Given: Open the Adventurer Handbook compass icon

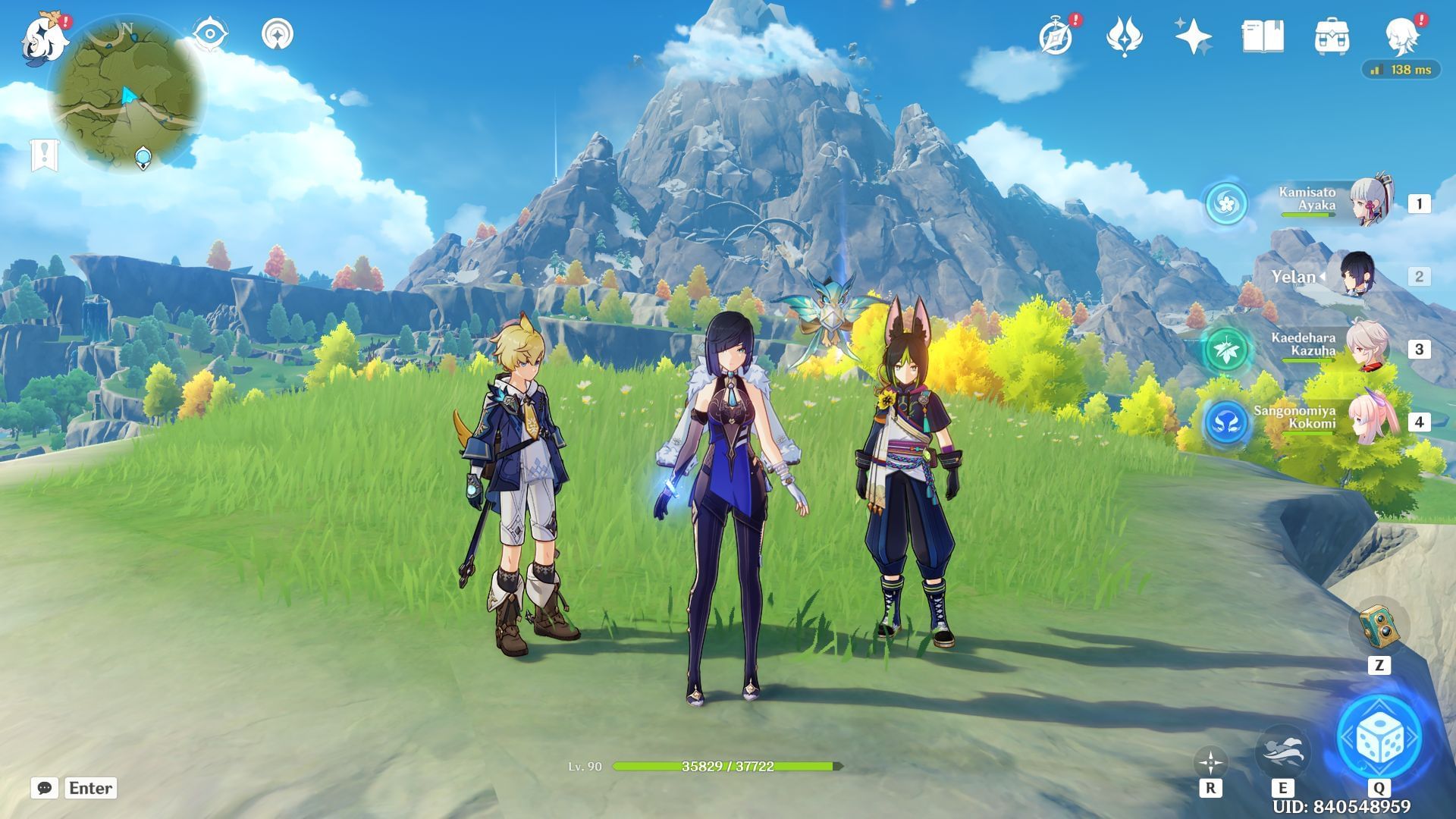Looking at the screenshot, I should (x=1056, y=36).
